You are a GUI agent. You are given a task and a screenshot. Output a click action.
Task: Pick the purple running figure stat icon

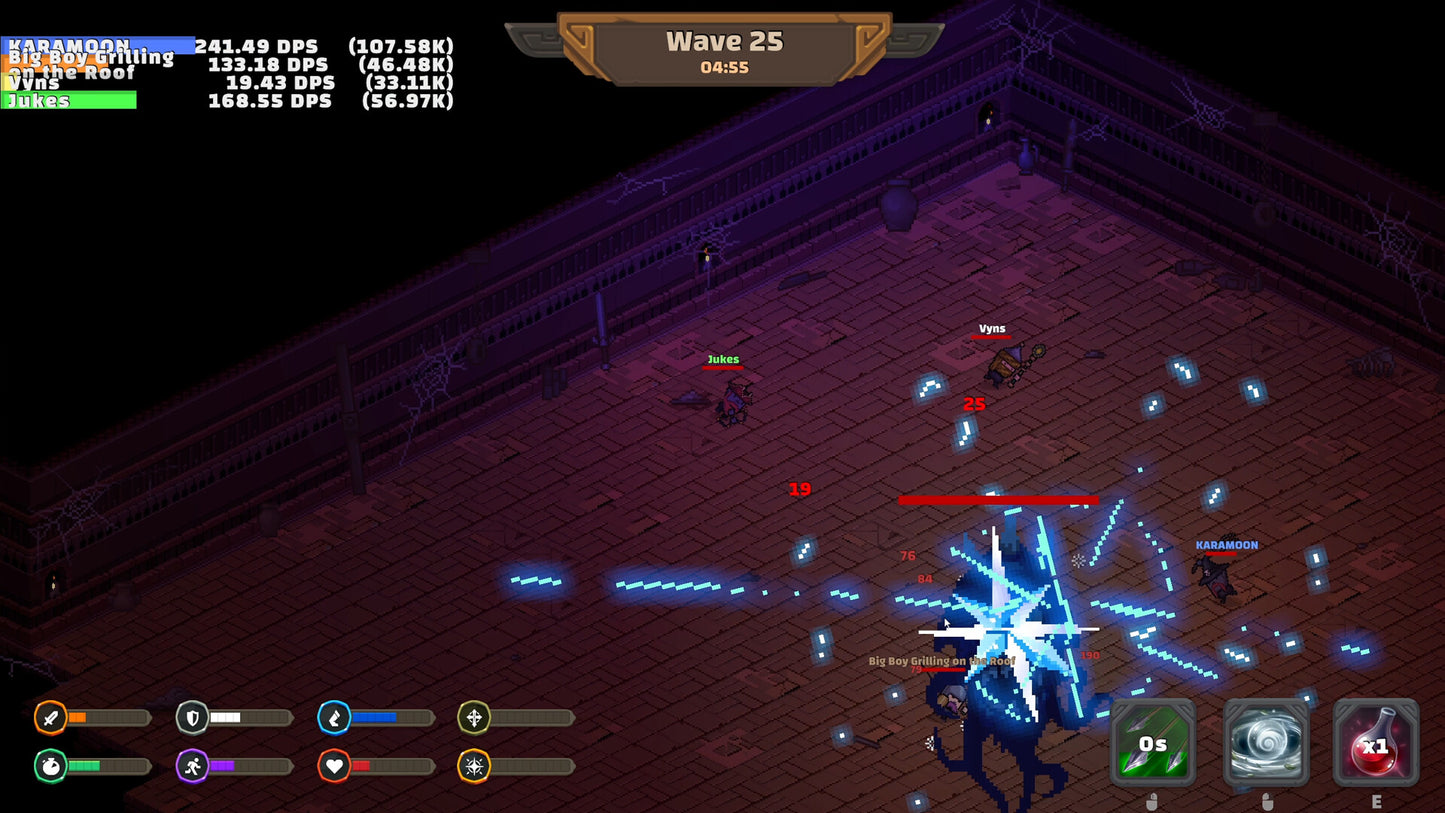[192, 766]
